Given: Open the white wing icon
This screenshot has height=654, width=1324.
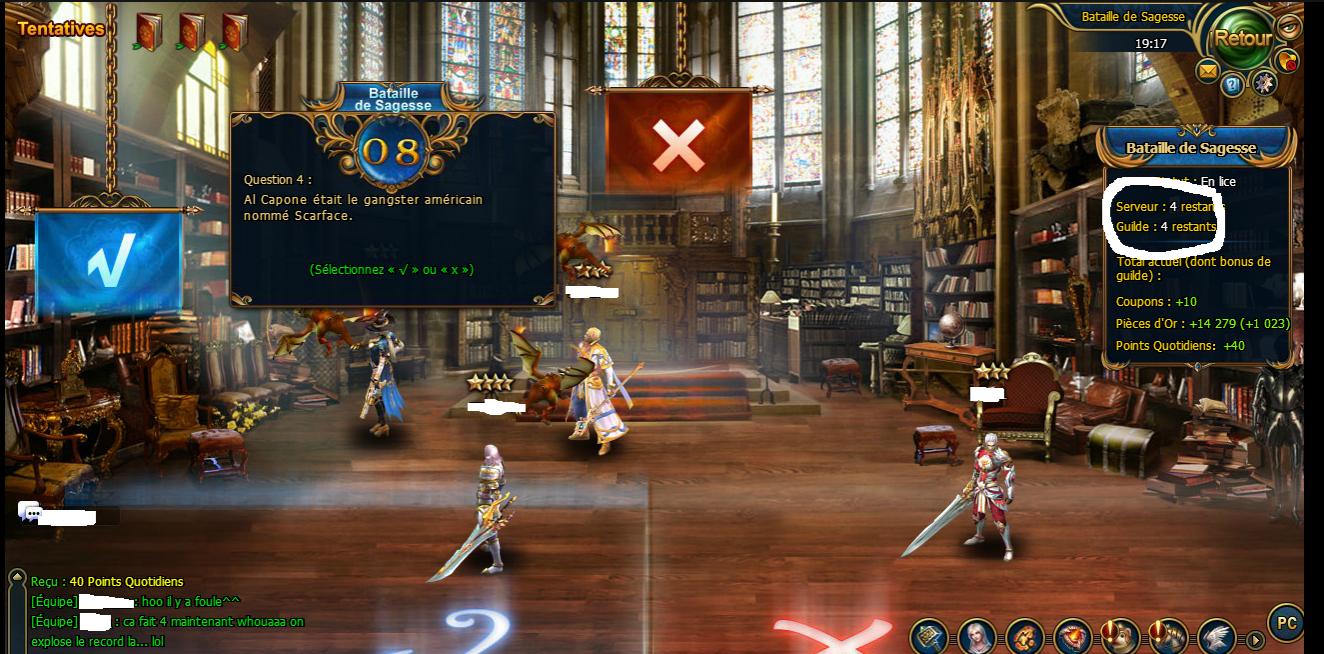Looking at the screenshot, I should 1216,637.
